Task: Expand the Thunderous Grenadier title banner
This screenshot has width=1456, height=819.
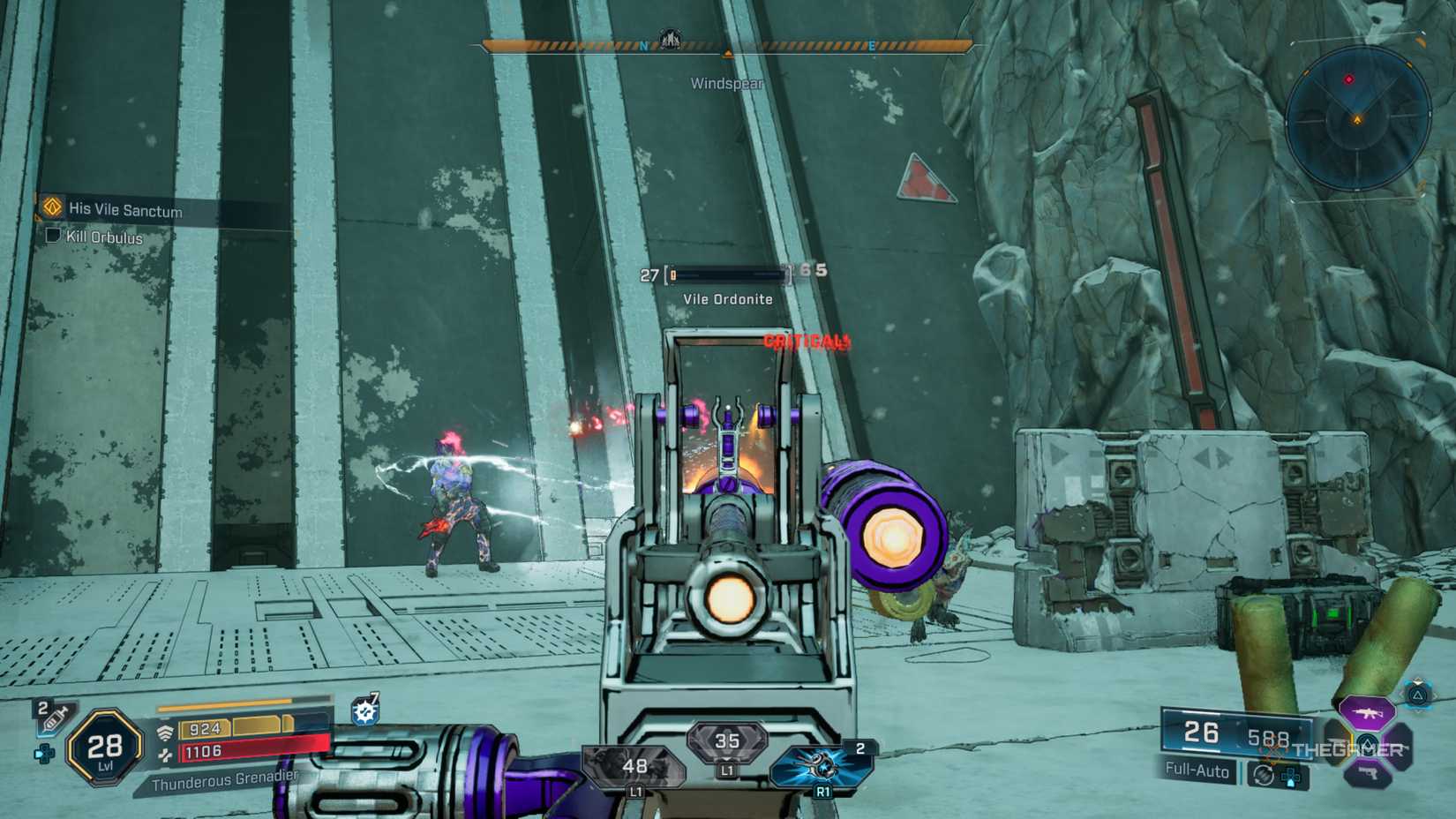Action: [225, 781]
